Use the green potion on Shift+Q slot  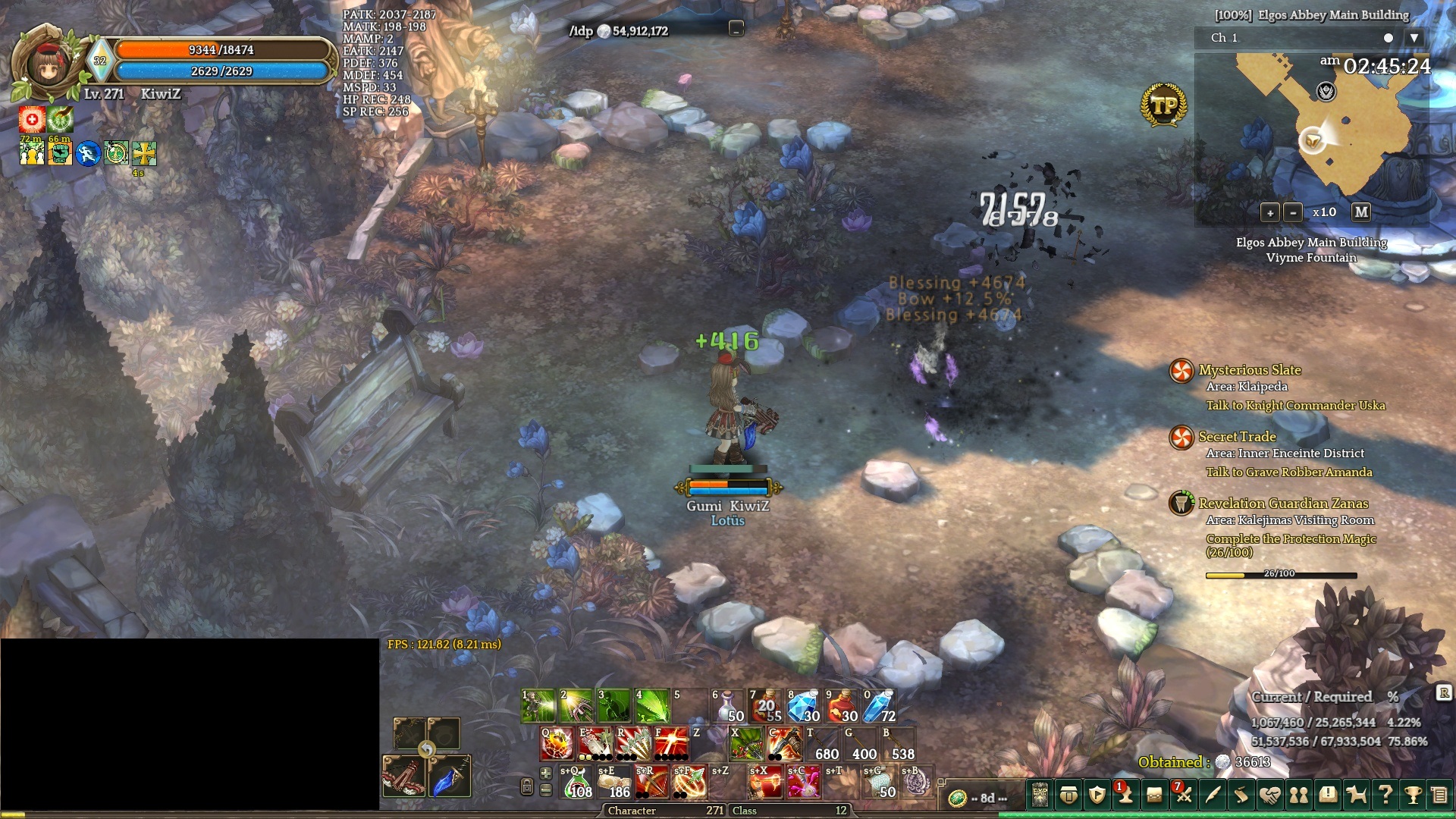577,782
